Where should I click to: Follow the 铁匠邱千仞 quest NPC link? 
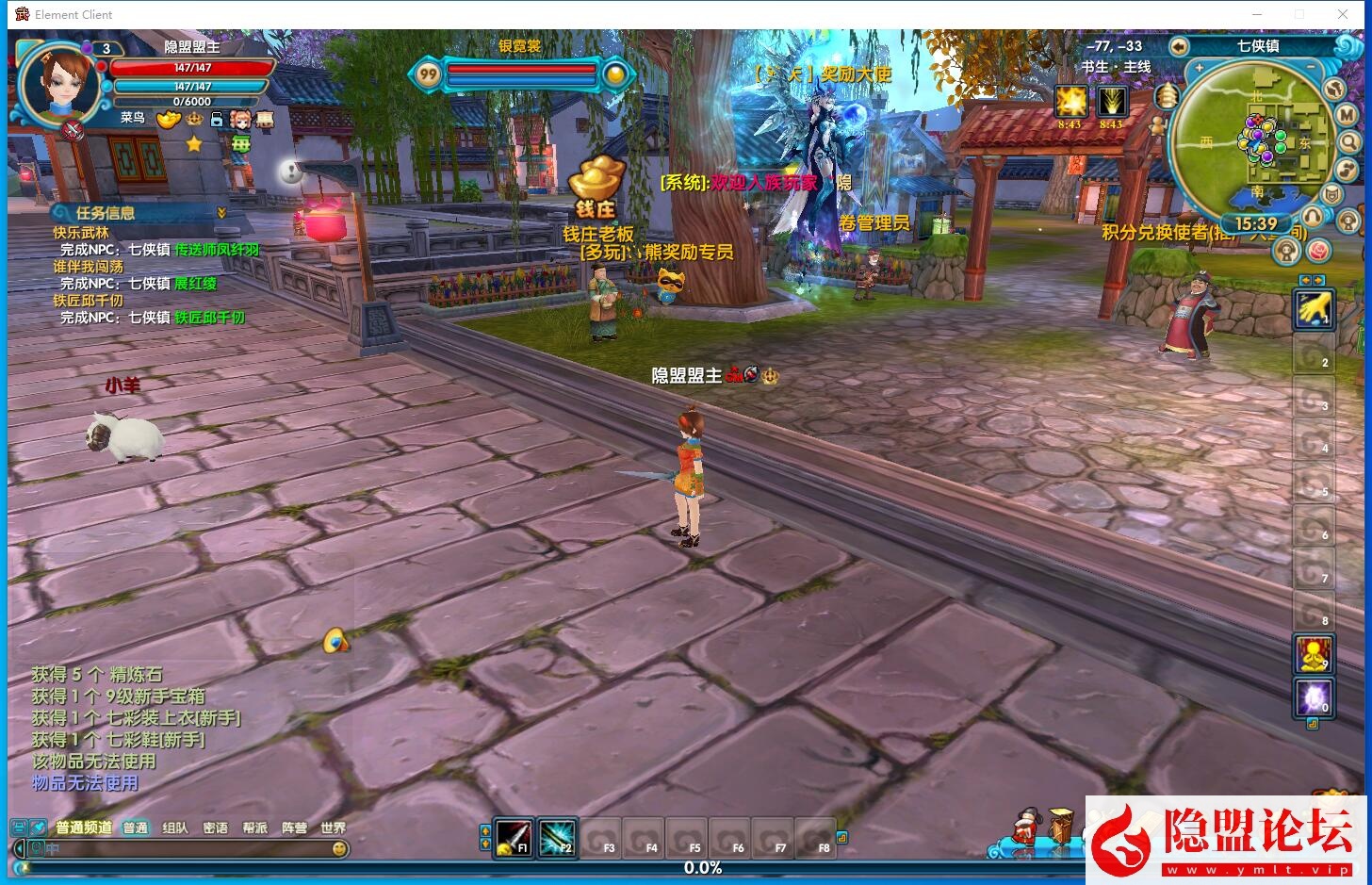click(209, 318)
